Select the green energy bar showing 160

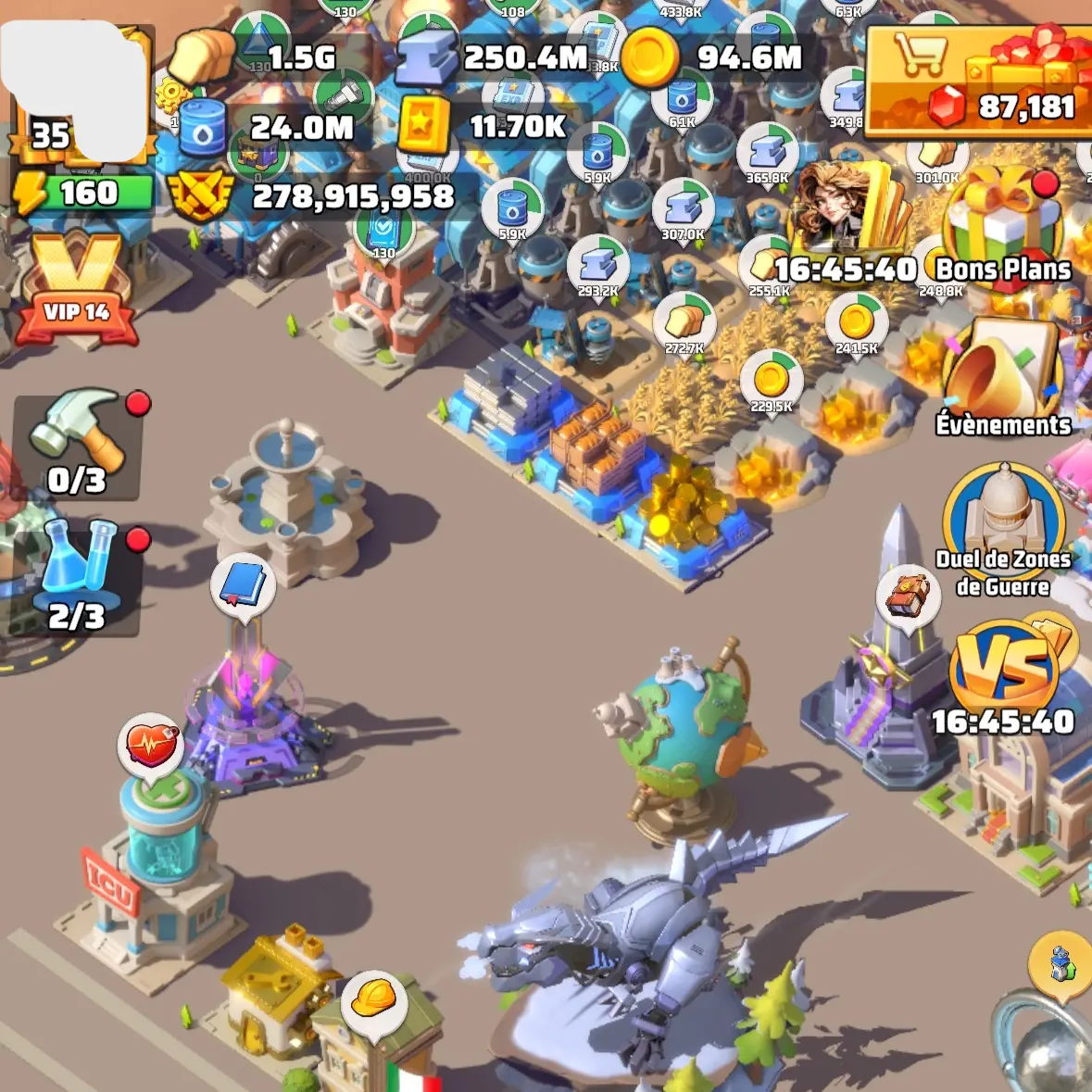click(85, 194)
